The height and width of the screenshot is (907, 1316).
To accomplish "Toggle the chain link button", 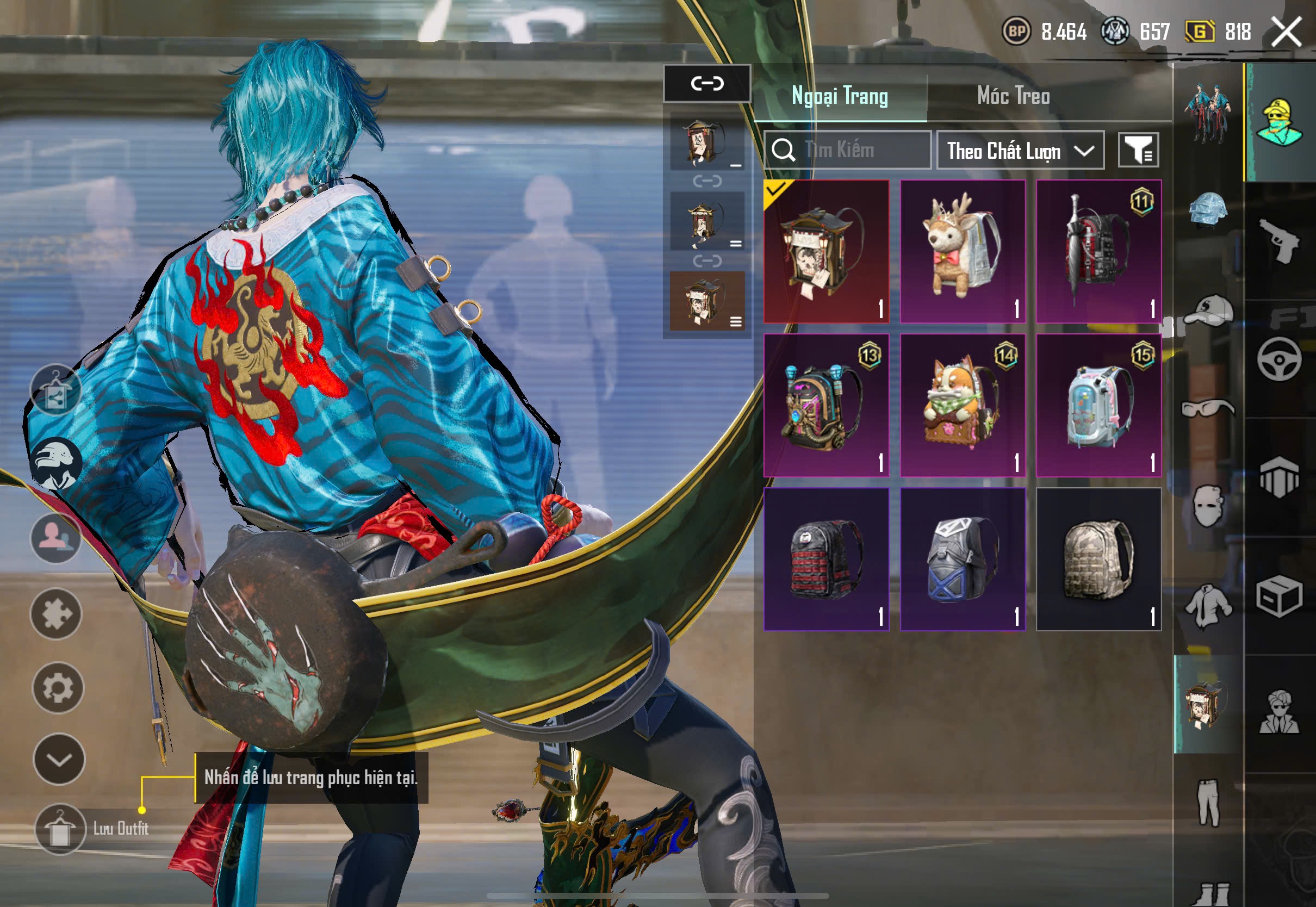I will point(707,84).
